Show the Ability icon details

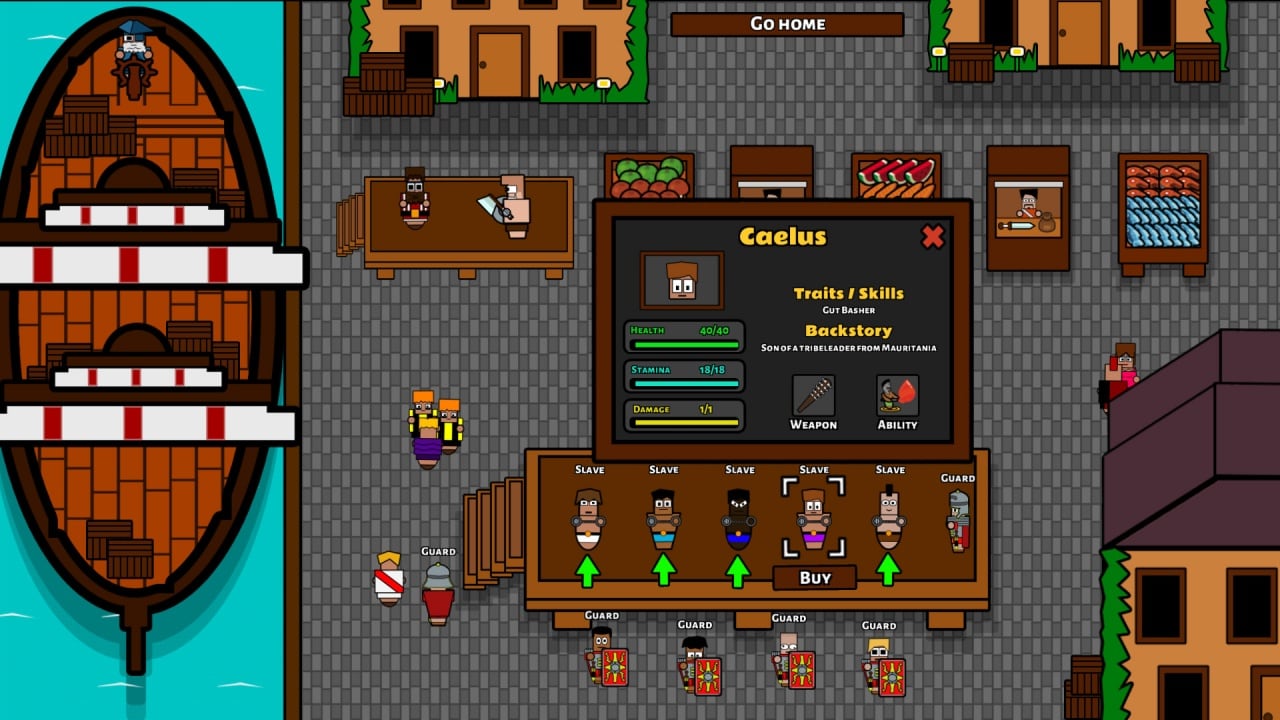(897, 396)
